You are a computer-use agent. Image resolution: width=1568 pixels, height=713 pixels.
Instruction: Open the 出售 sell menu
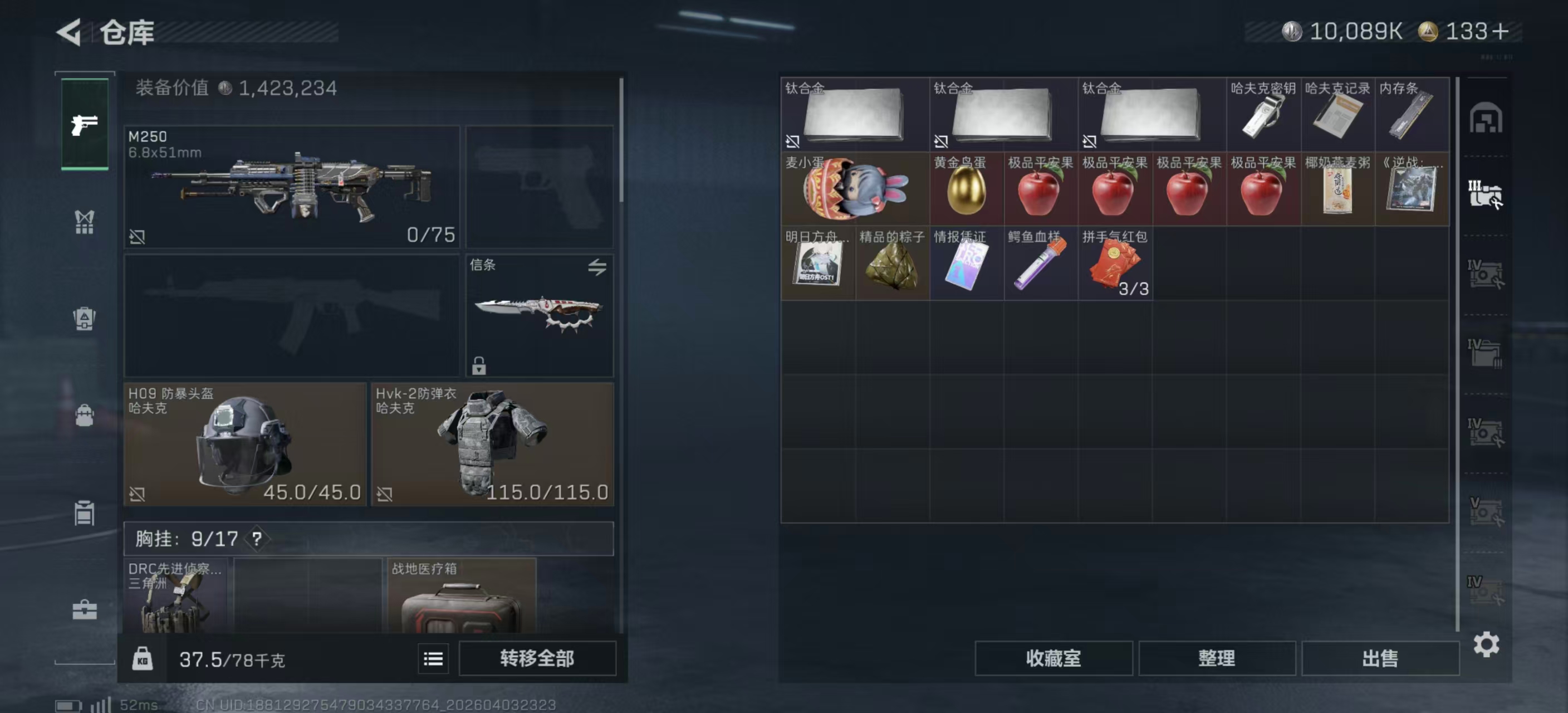[1380, 658]
